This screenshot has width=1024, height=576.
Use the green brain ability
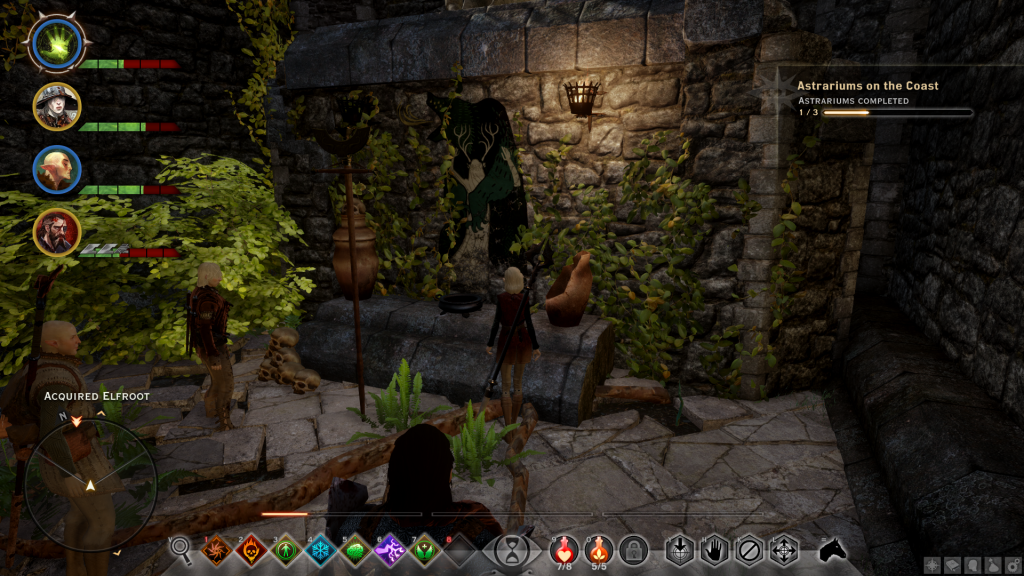tap(356, 550)
